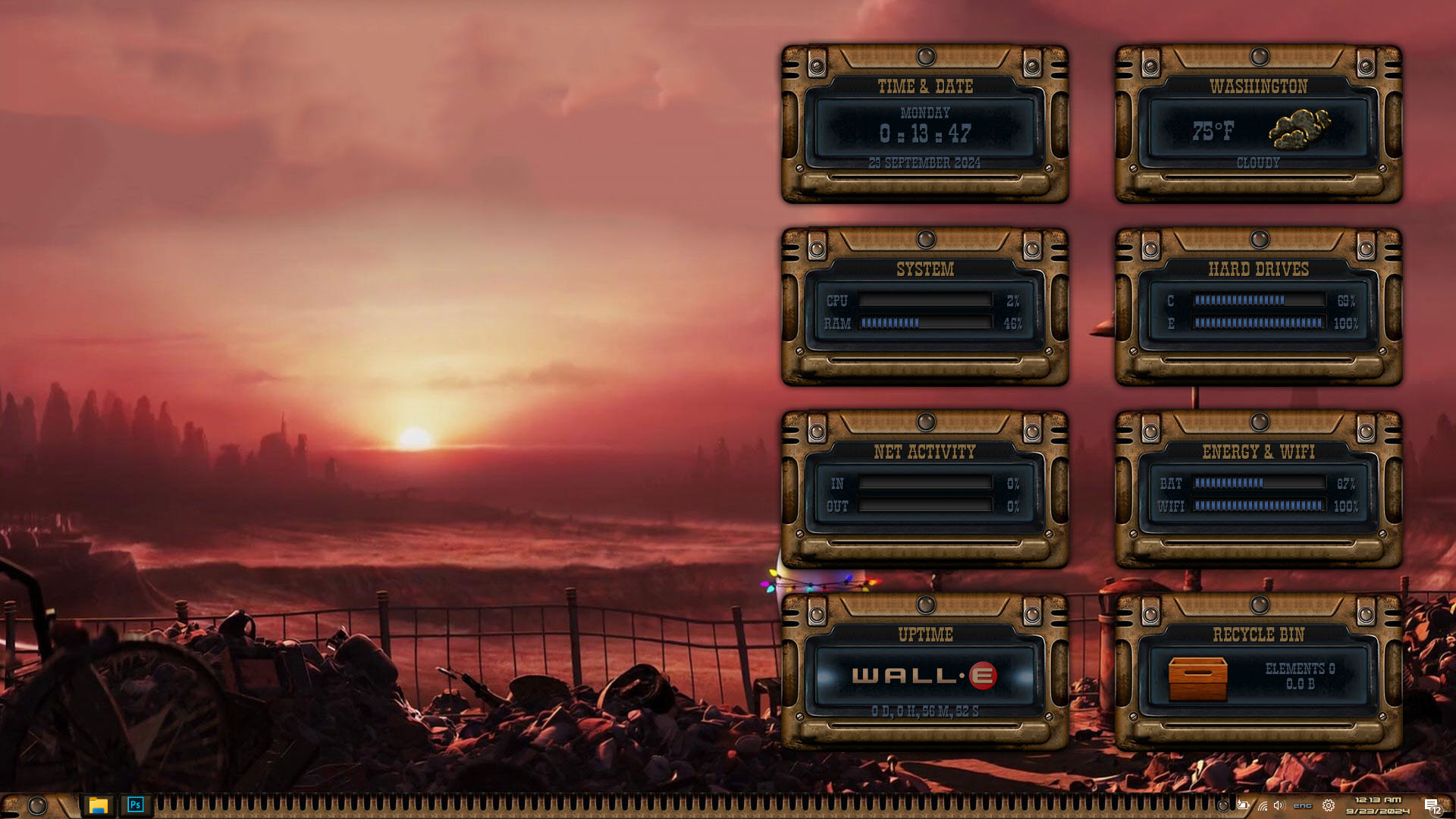Open the Recycle Bin crate icon
Viewport: 1456px width, 819px height.
tap(1197, 678)
